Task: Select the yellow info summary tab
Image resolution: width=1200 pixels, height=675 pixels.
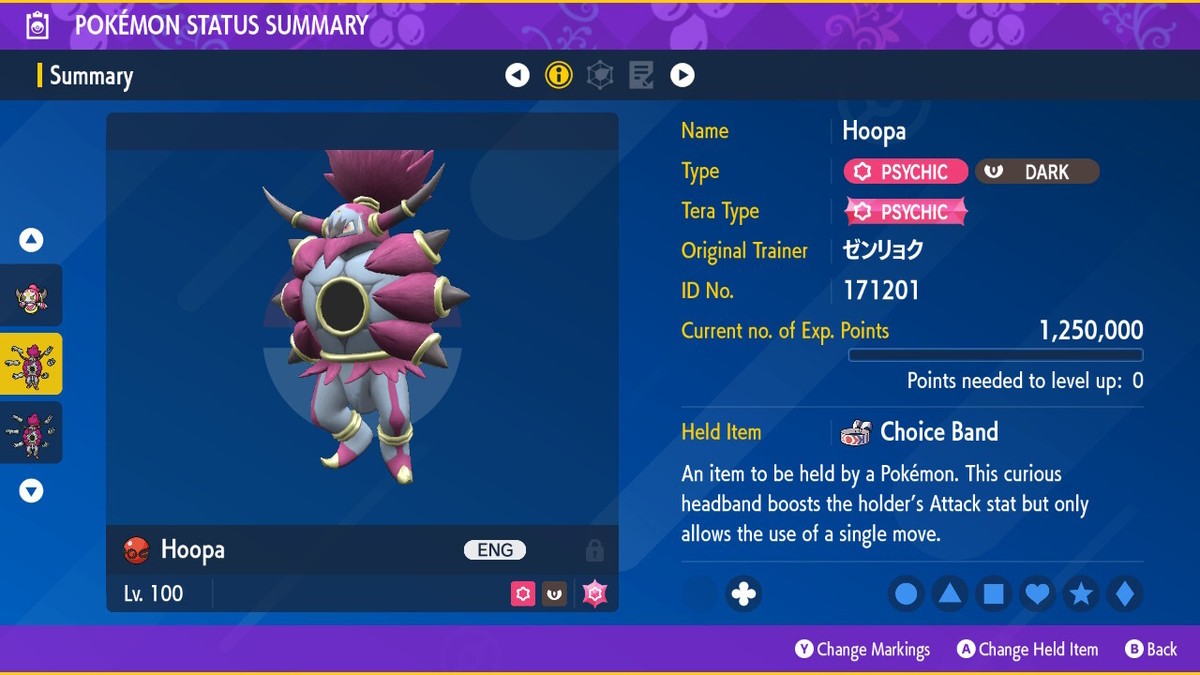Action: tap(559, 75)
